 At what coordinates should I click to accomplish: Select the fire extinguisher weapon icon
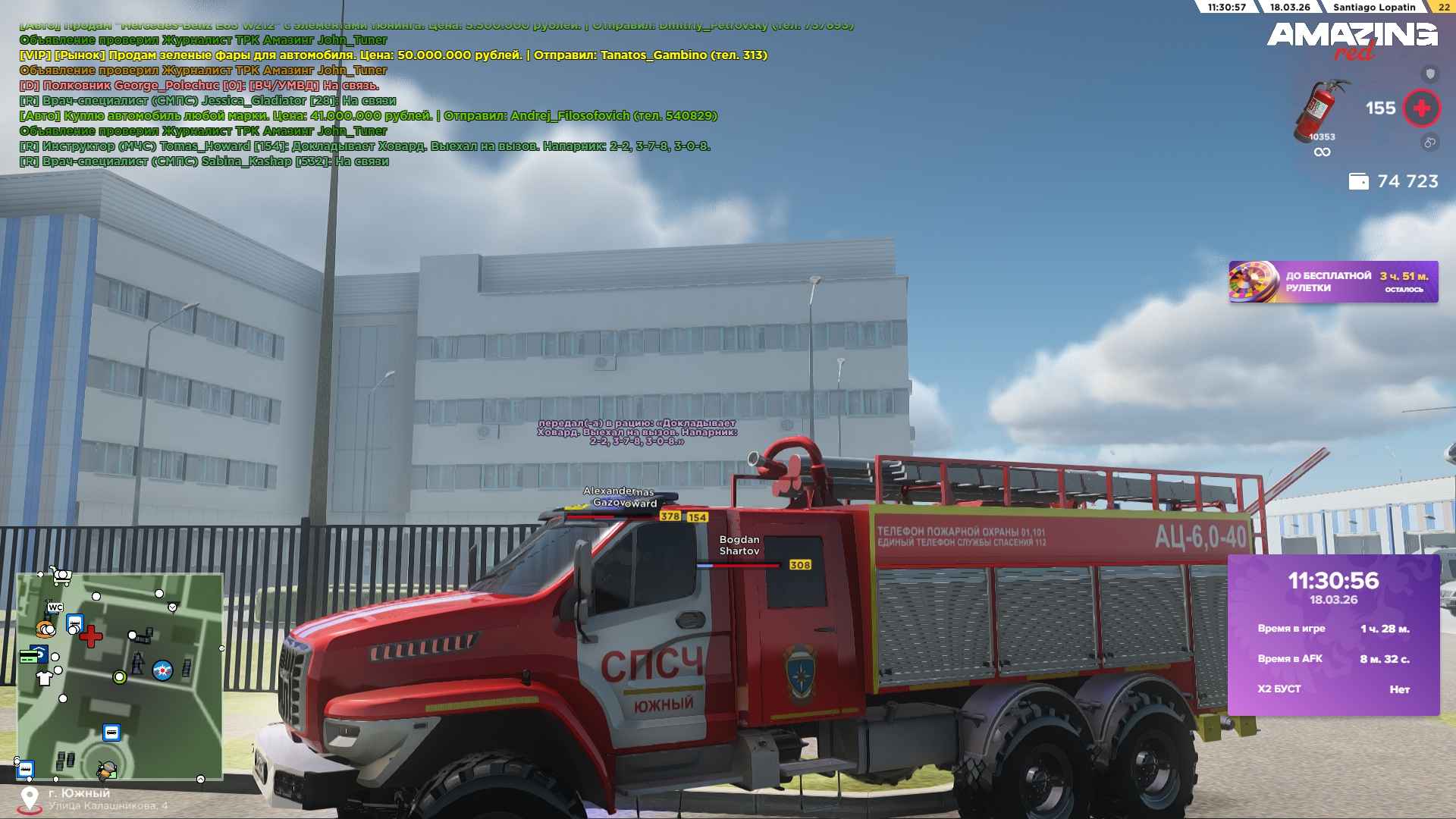pos(1320,111)
